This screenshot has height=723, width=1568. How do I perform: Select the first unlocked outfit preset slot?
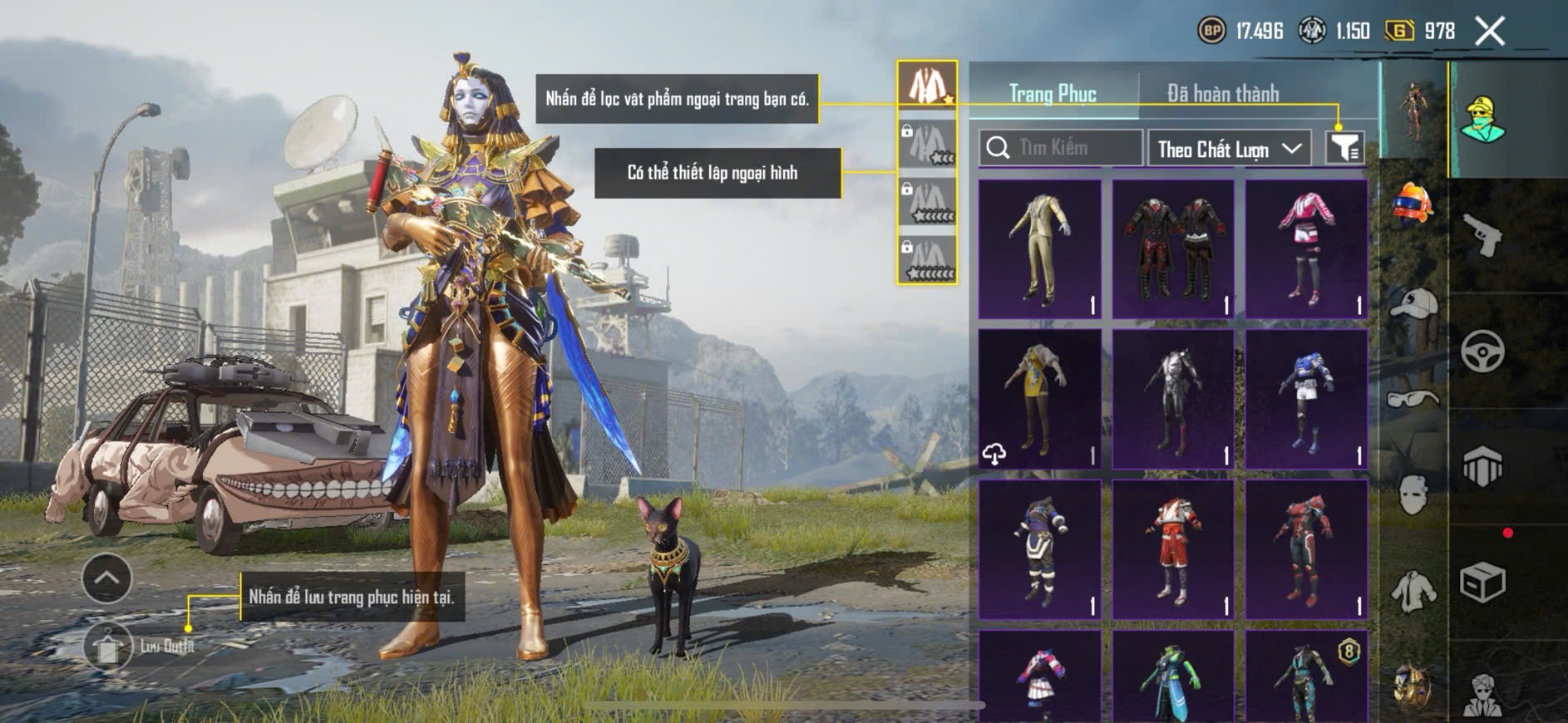pos(927,84)
